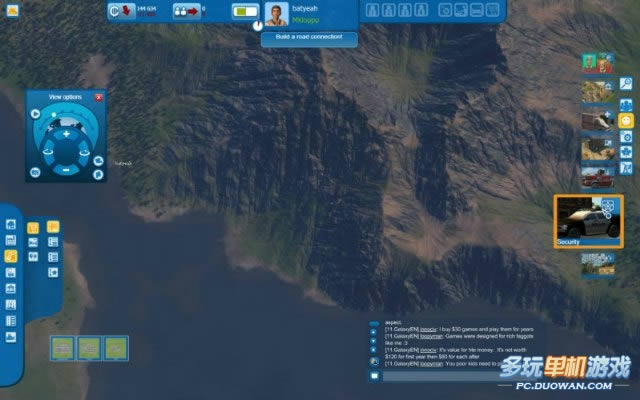Click the highlighted yellow construction menu icon
Viewport: 640px width, 400px height.
(11, 256)
